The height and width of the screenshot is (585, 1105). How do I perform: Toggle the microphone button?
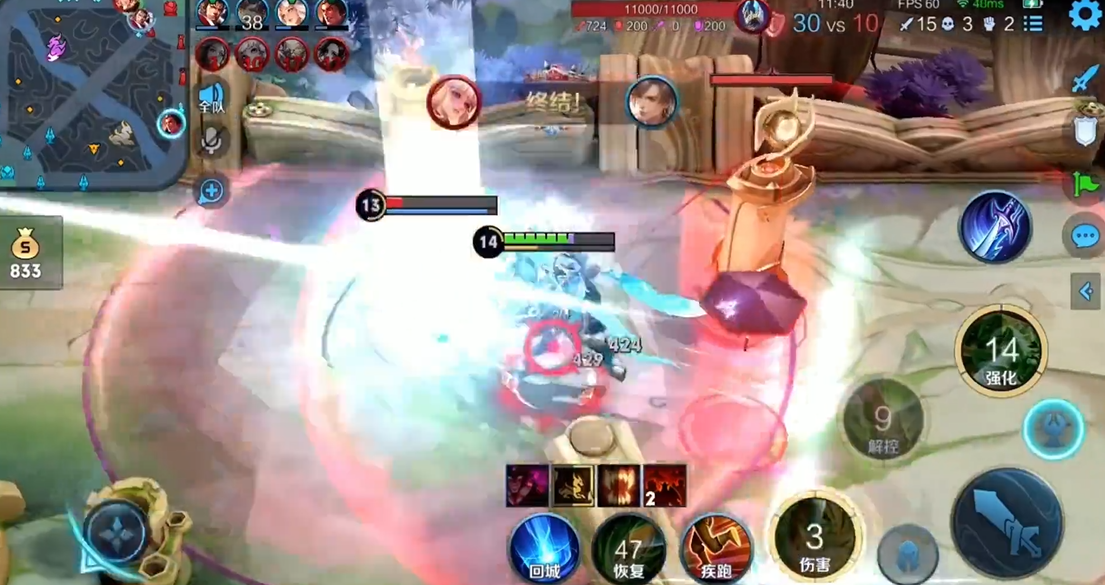coord(211,141)
